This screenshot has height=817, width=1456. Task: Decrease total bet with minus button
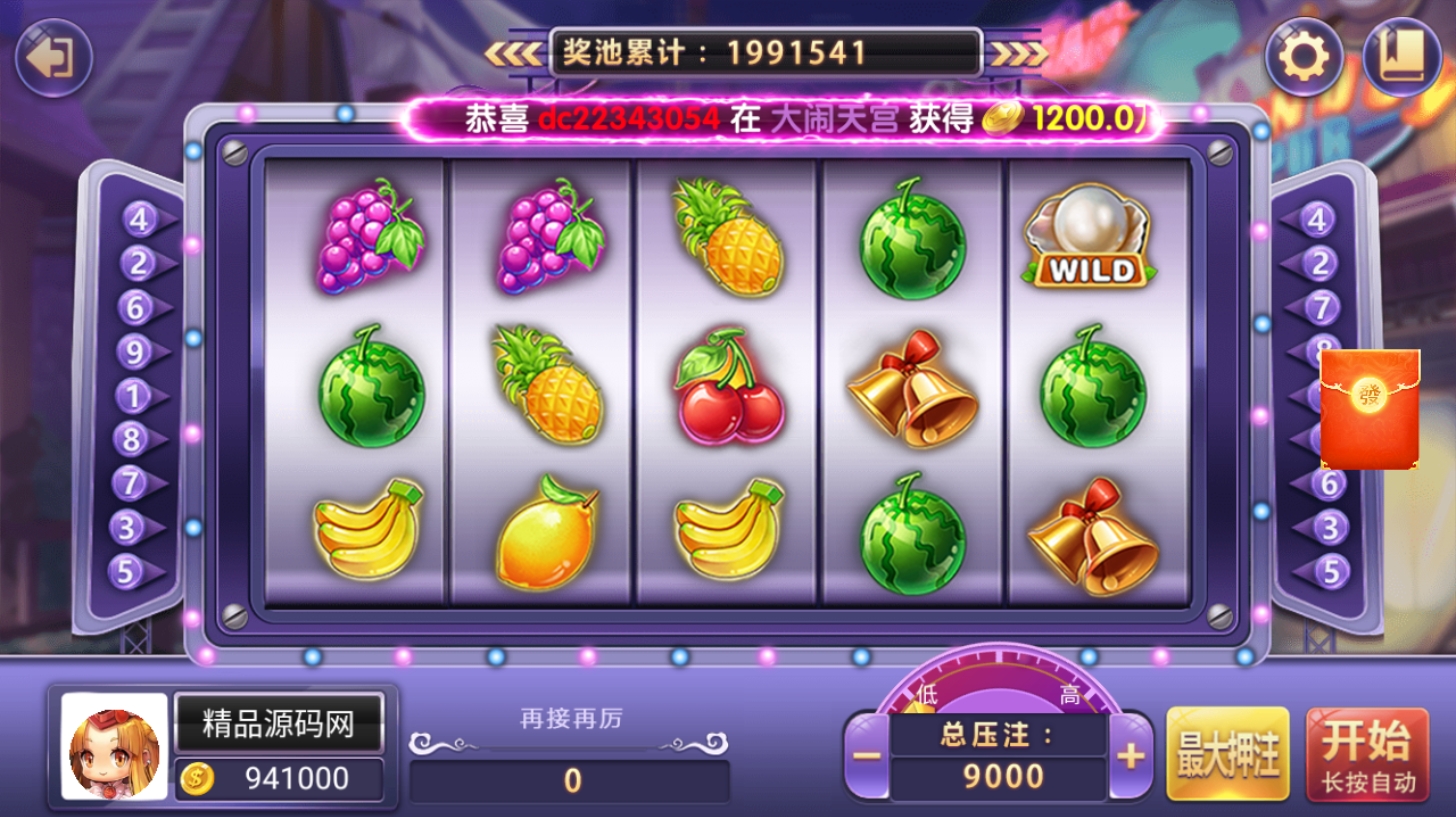coord(867,756)
